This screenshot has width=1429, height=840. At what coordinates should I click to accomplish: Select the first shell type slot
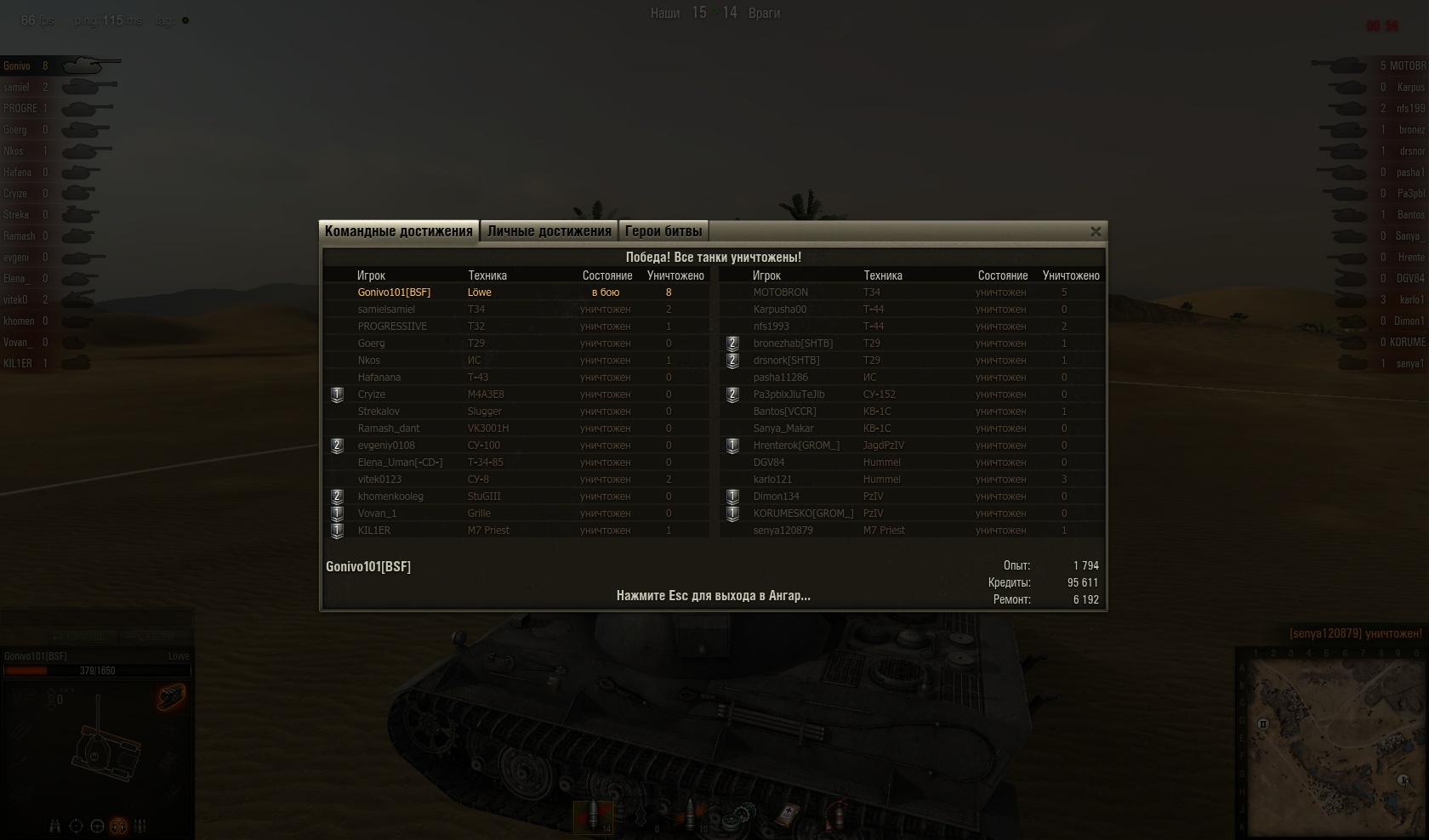pyautogui.click(x=593, y=816)
